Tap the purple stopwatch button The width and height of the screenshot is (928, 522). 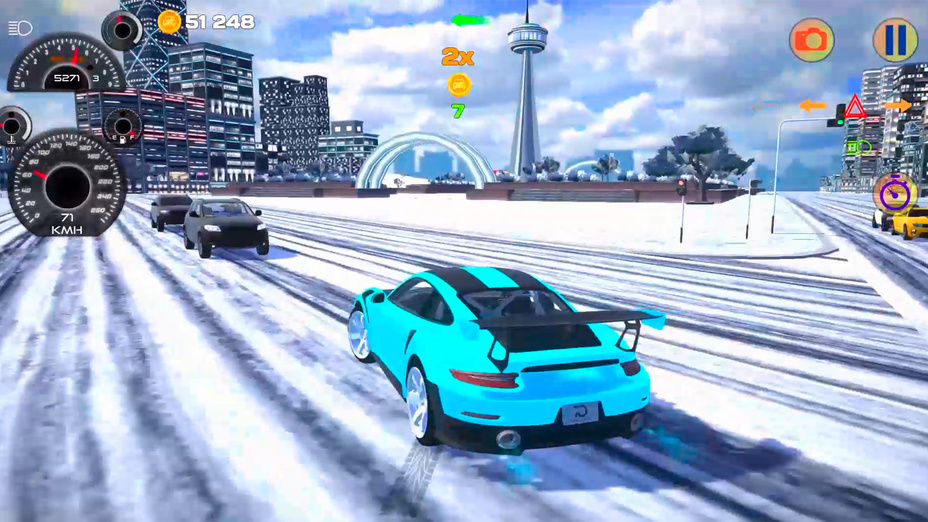point(893,192)
